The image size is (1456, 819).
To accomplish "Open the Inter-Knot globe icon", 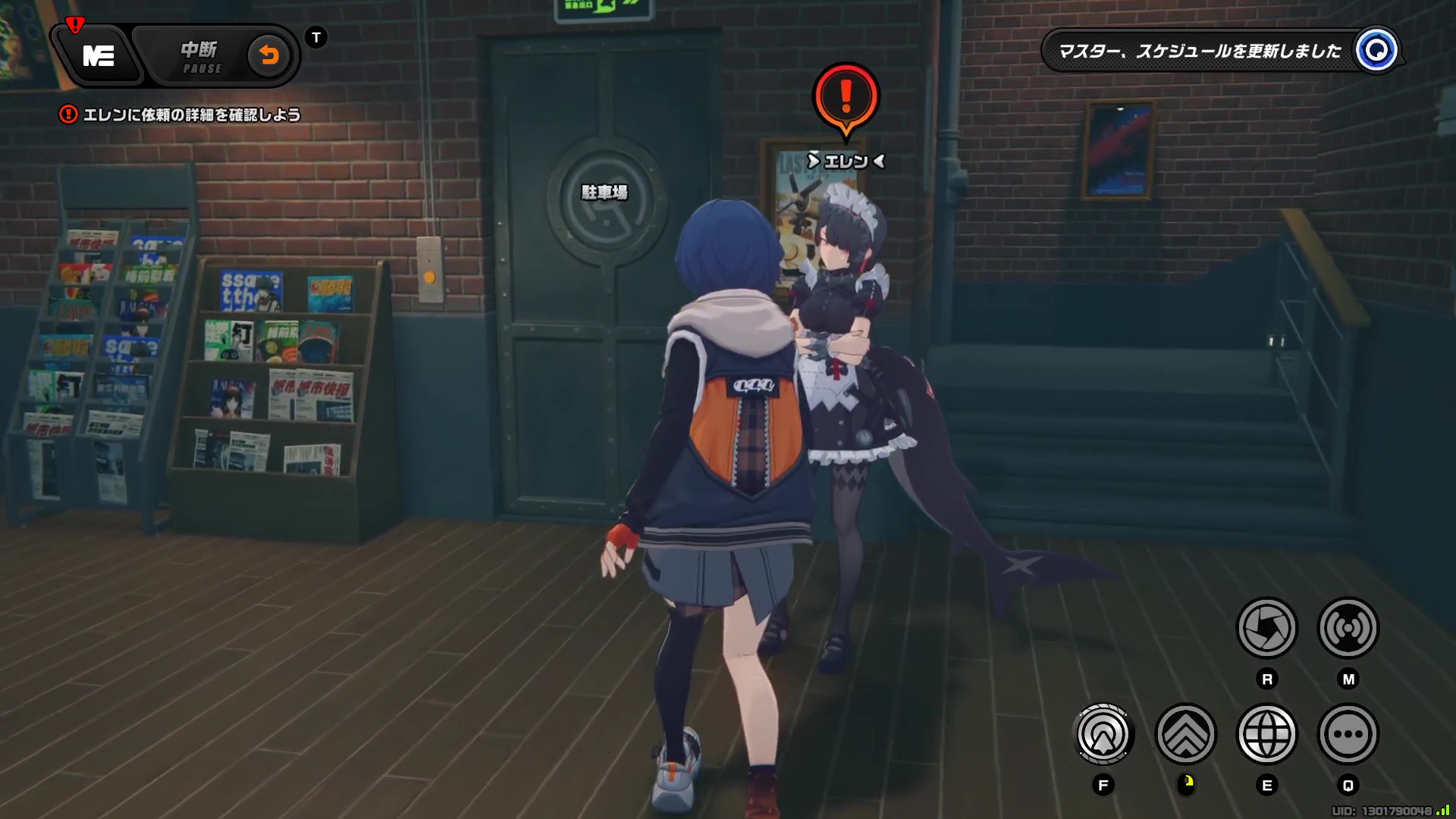I will [x=1267, y=734].
